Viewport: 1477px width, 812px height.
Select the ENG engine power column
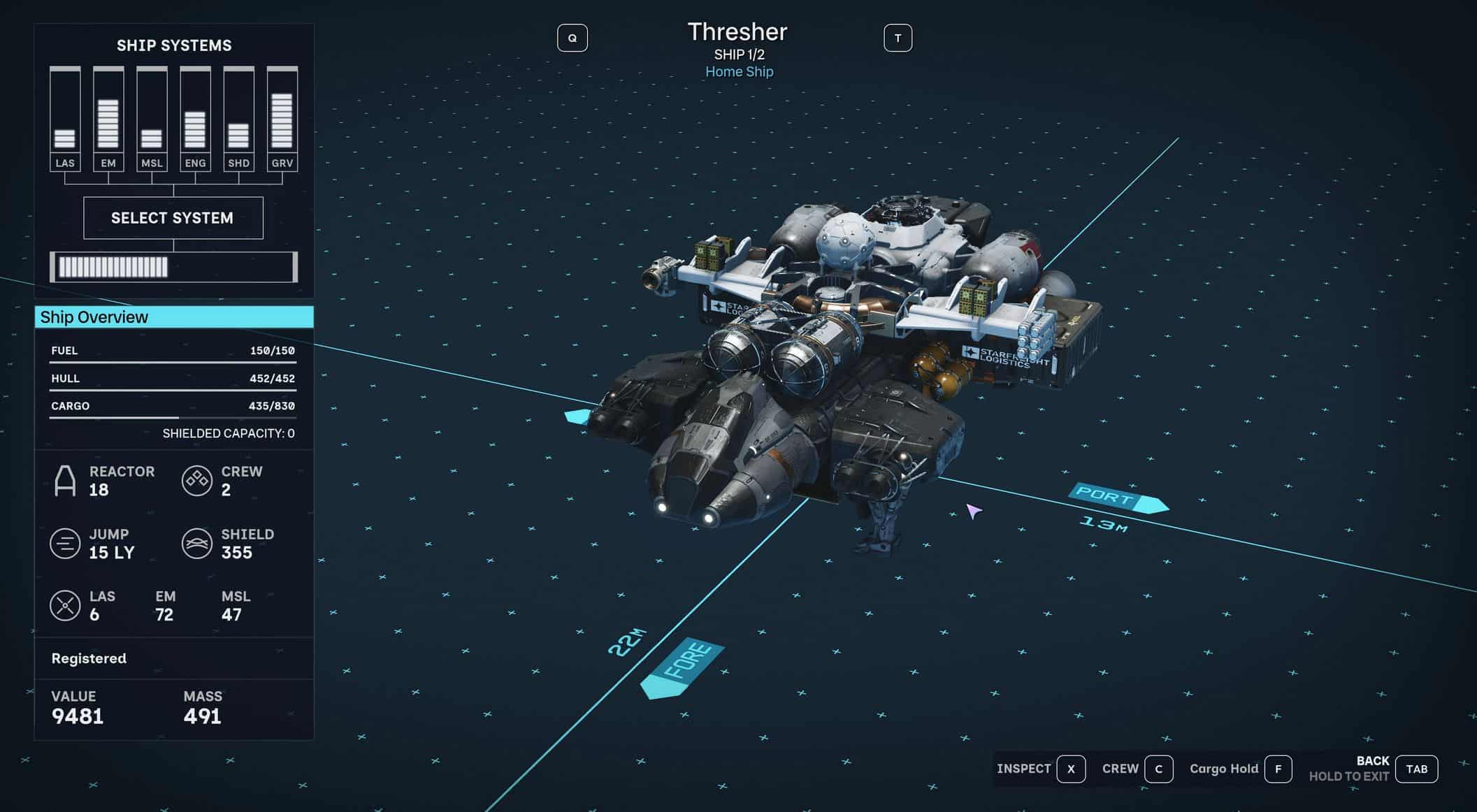[x=195, y=119]
